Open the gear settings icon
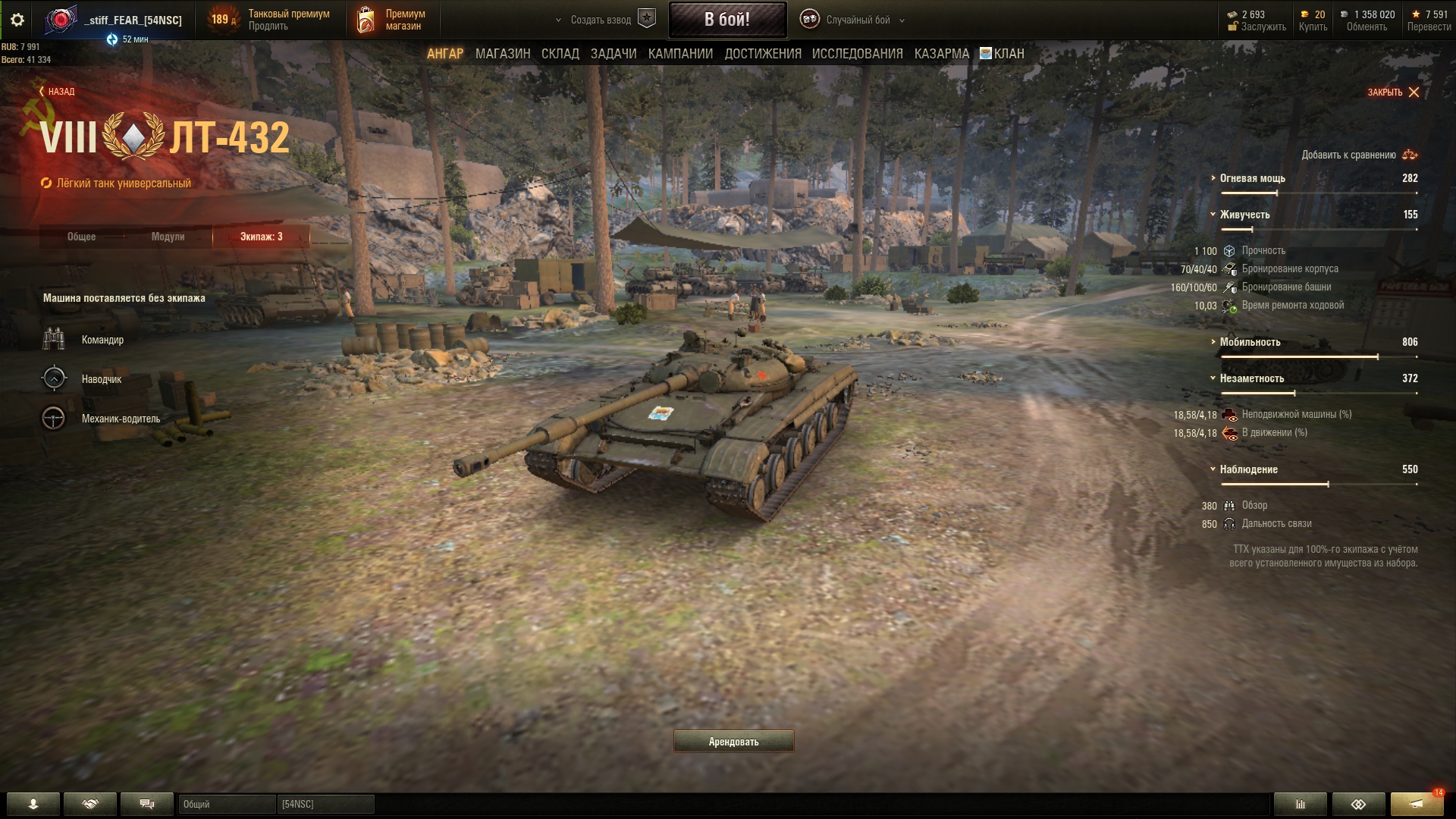Screen dimensions: 1456x819 (17, 20)
